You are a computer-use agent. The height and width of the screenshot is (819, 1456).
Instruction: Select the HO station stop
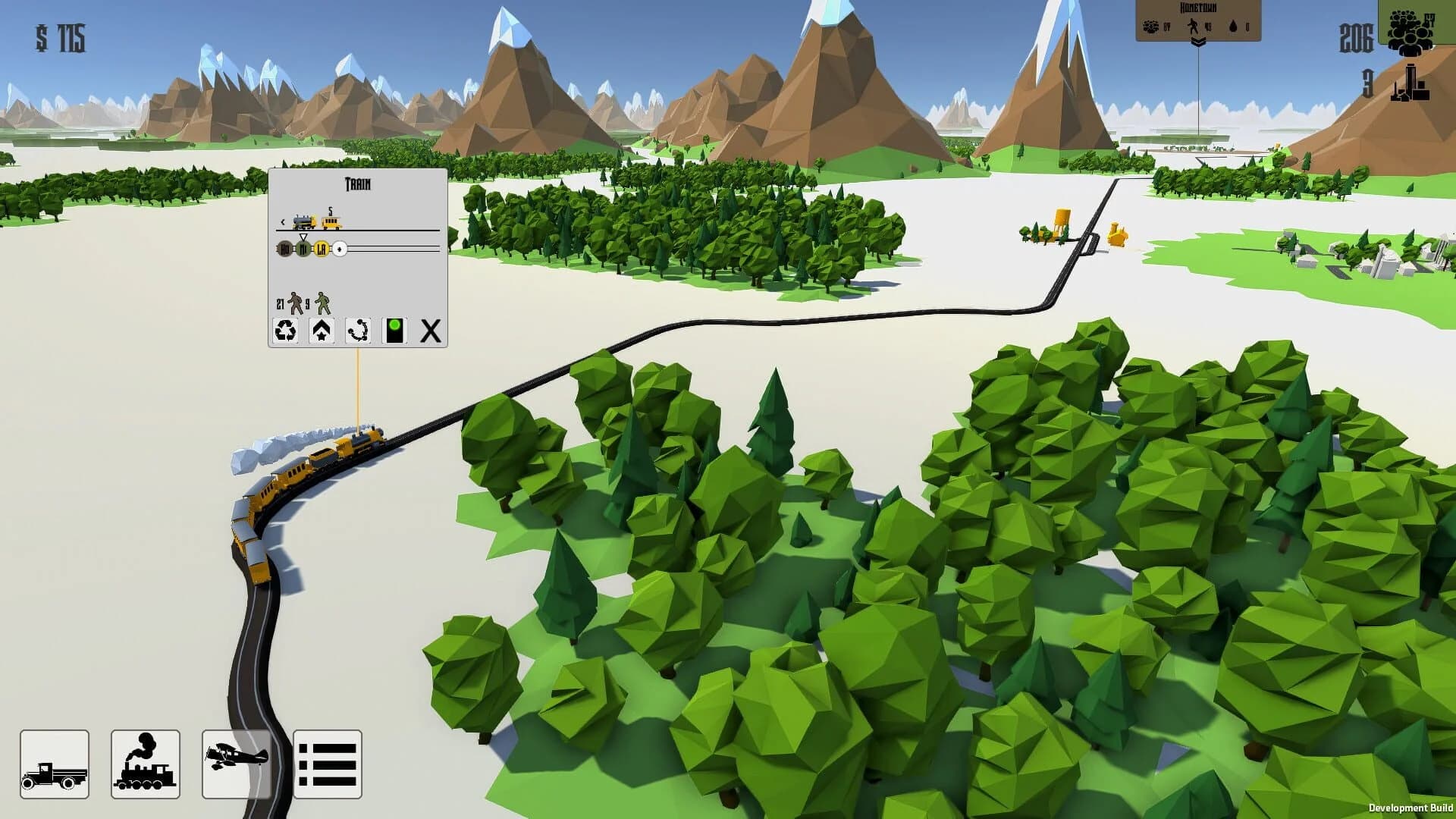tap(284, 247)
